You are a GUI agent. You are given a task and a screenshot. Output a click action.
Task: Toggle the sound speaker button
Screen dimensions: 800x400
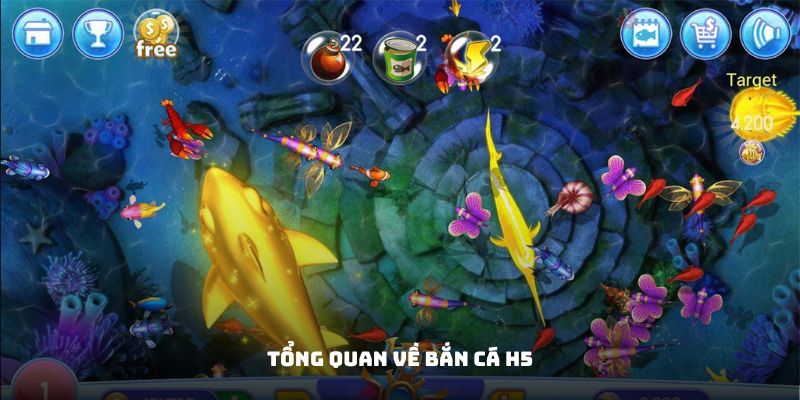point(765,34)
